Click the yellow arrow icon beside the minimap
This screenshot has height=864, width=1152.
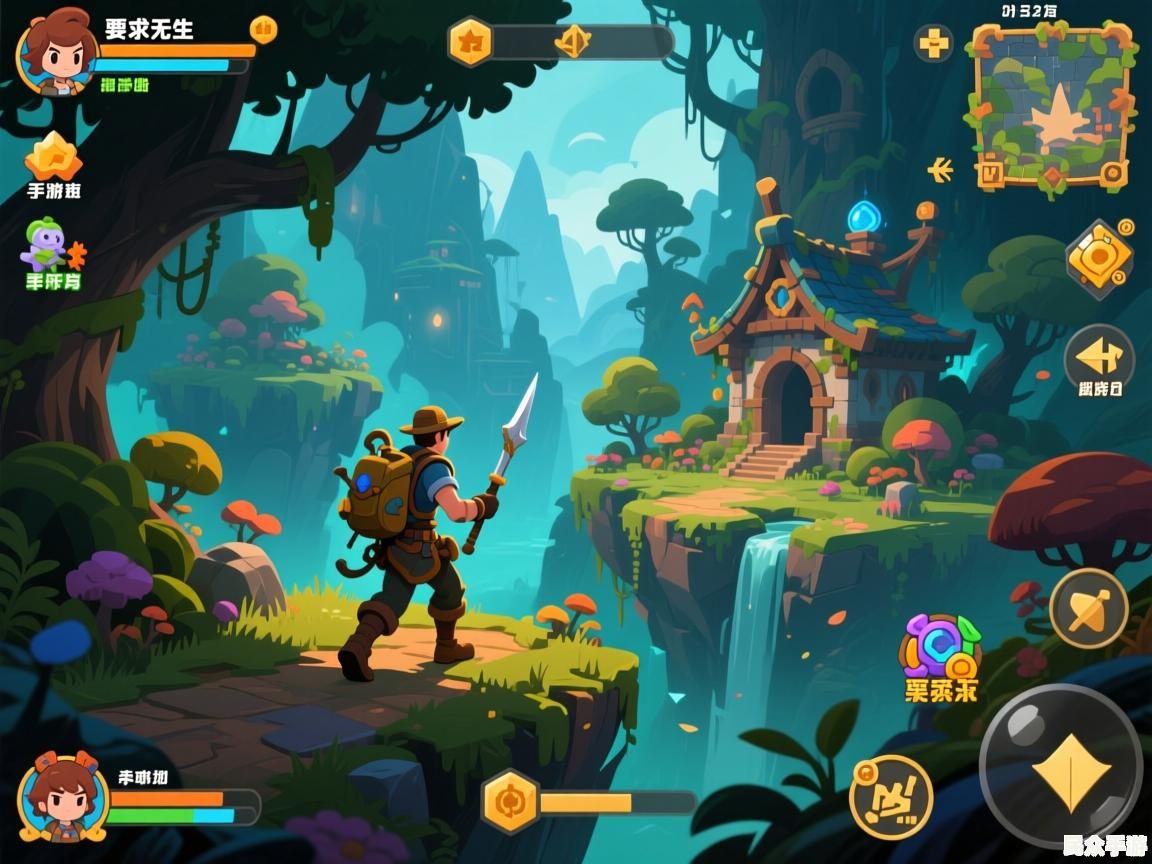click(940, 170)
